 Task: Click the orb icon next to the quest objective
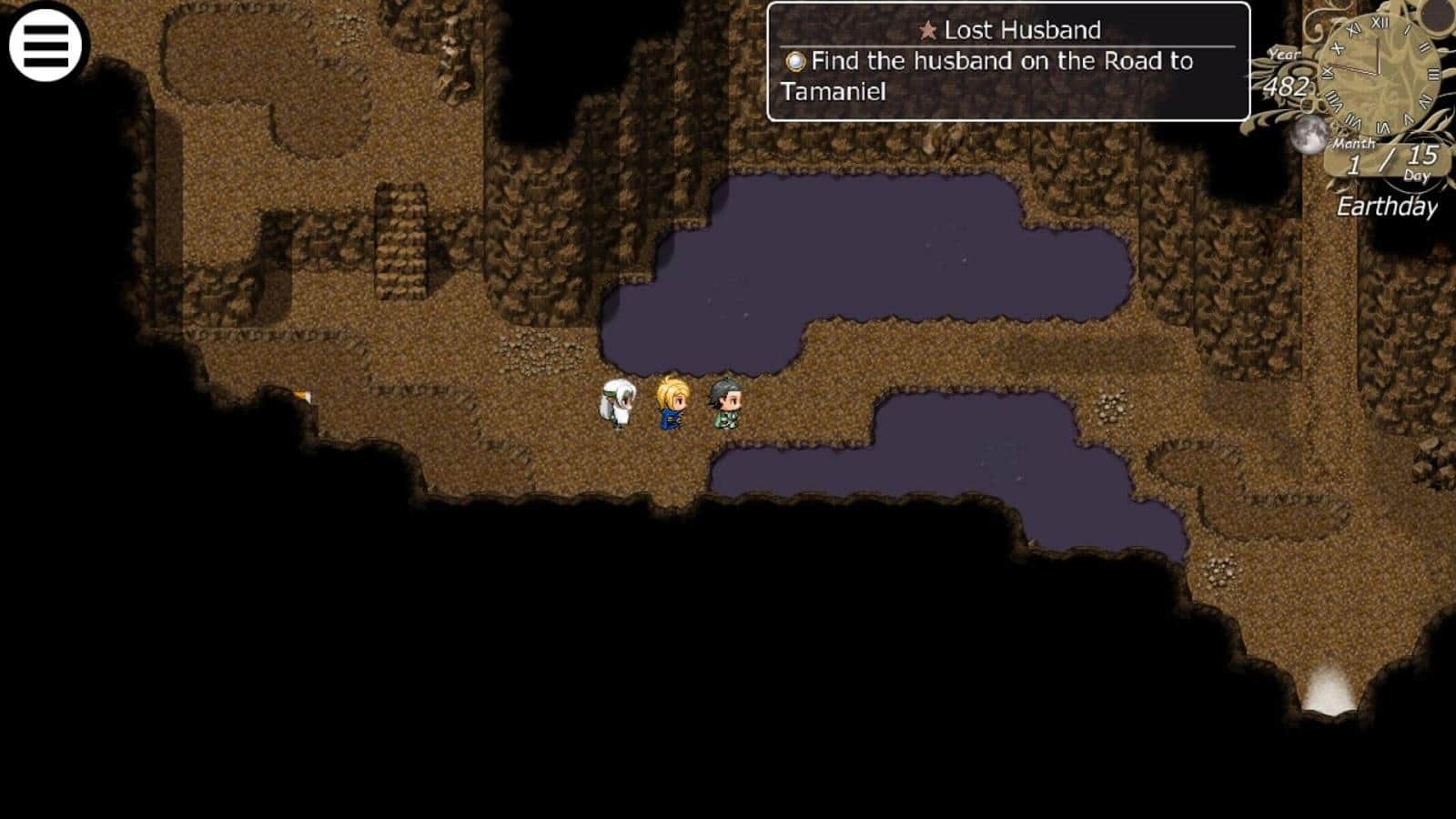(795, 63)
